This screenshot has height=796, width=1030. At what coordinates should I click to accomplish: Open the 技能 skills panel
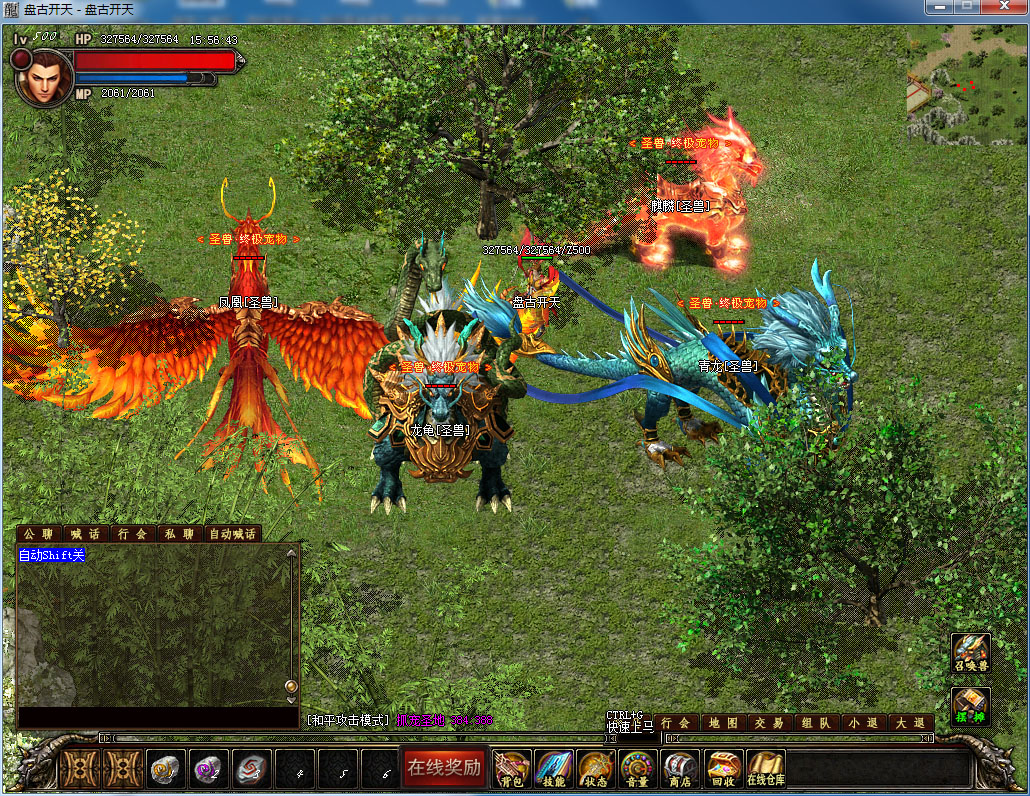click(x=553, y=769)
